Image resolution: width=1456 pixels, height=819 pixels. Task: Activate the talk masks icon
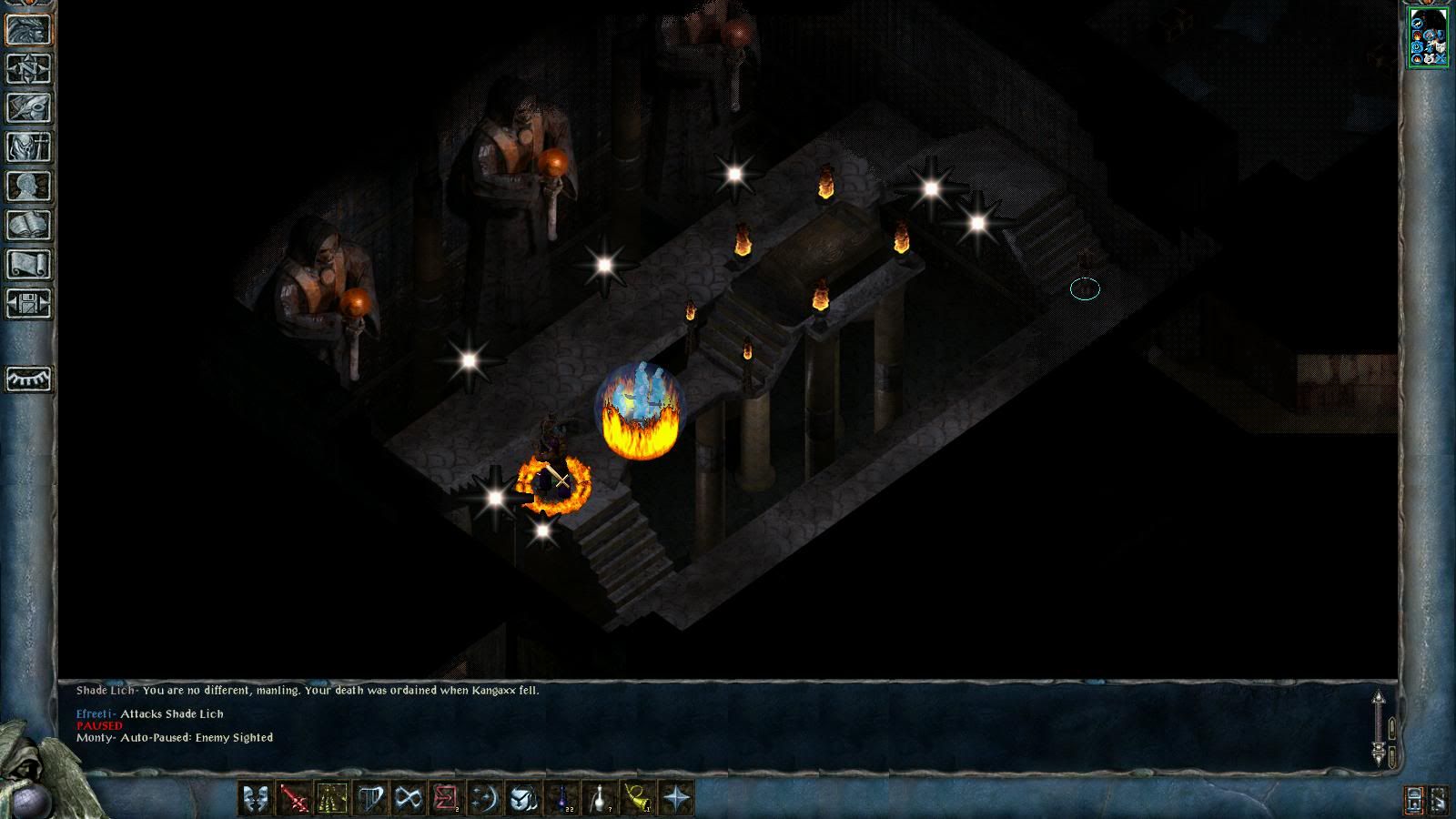coord(256,799)
